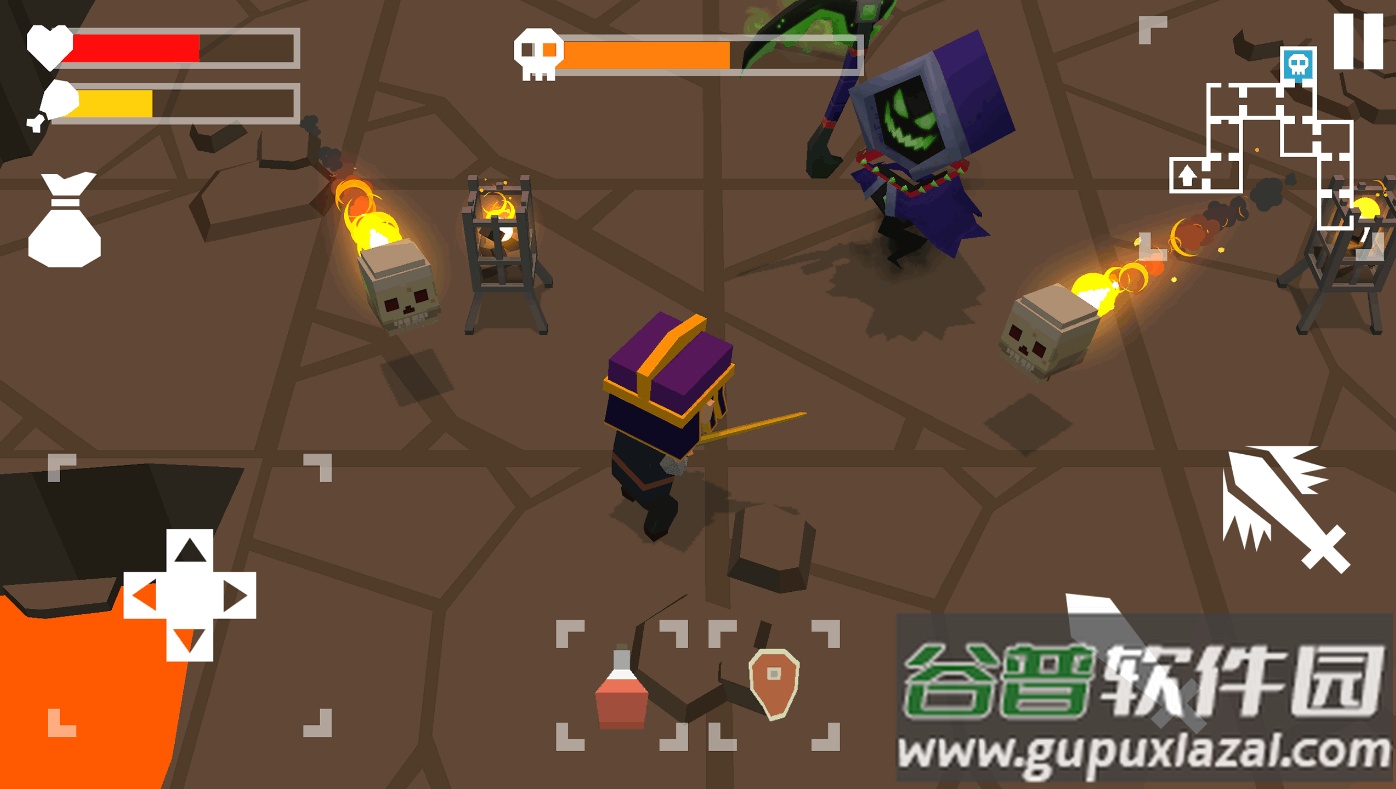This screenshot has height=789, width=1396.
Task: Open the loot bag inventory icon
Action: pyautogui.click(x=65, y=218)
